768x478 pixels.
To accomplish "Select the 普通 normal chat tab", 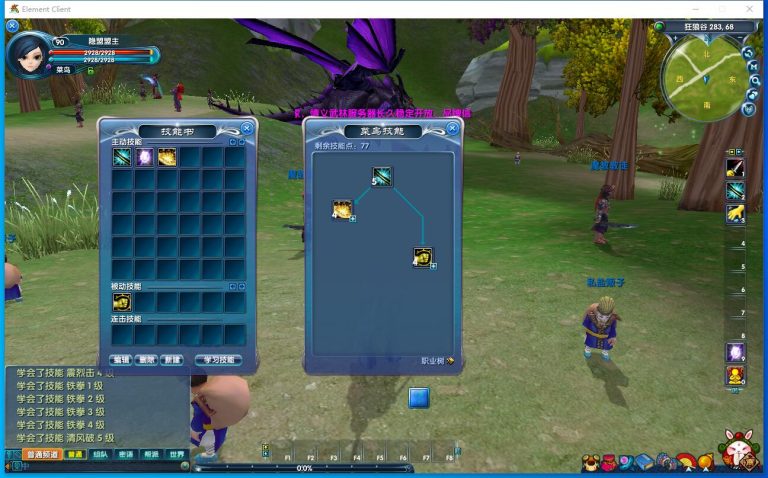I will pyautogui.click(x=75, y=454).
